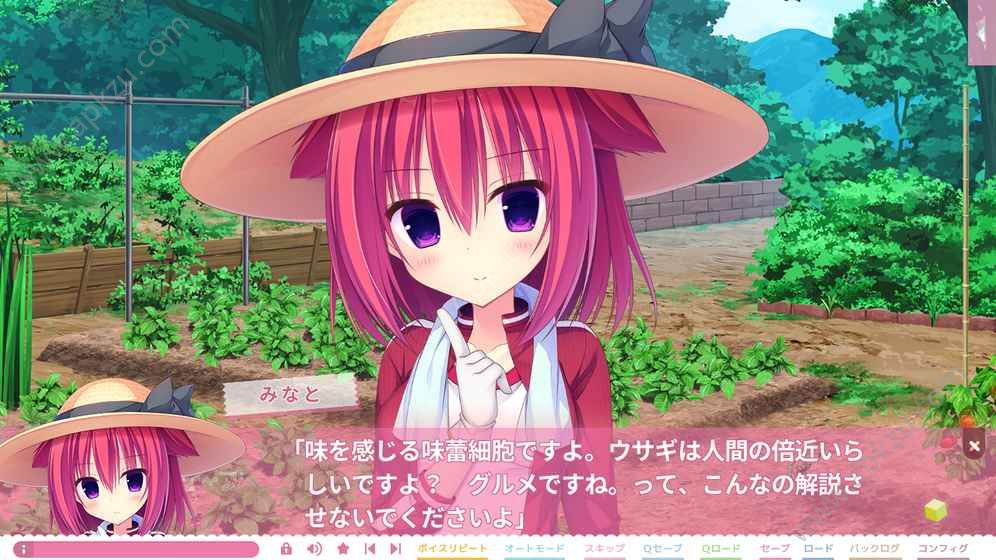Jump ahead with the next-scene arrow
This screenshot has width=996, height=560.
tap(396, 549)
